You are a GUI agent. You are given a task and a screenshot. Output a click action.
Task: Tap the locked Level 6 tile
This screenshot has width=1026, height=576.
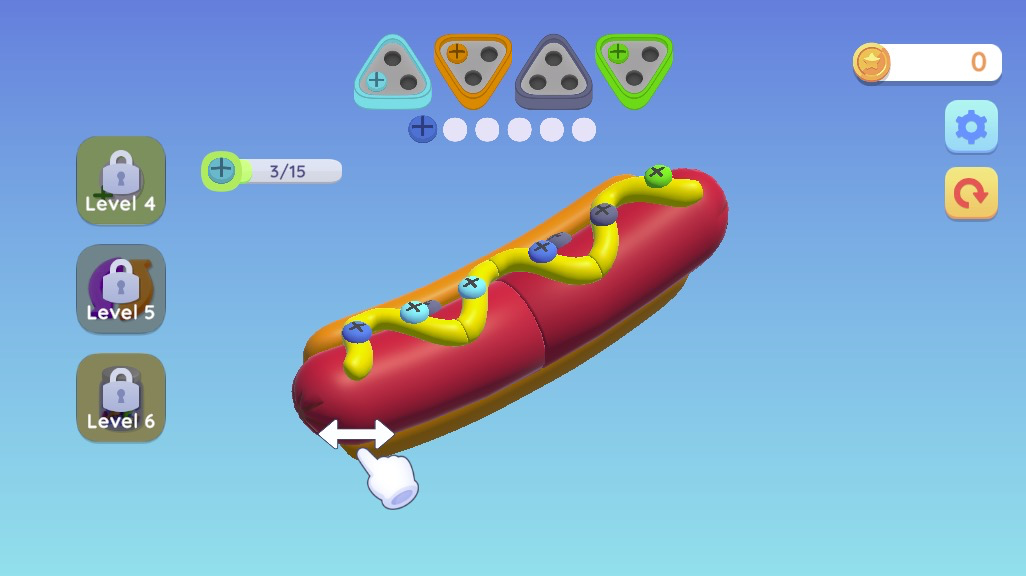pyautogui.click(x=121, y=397)
